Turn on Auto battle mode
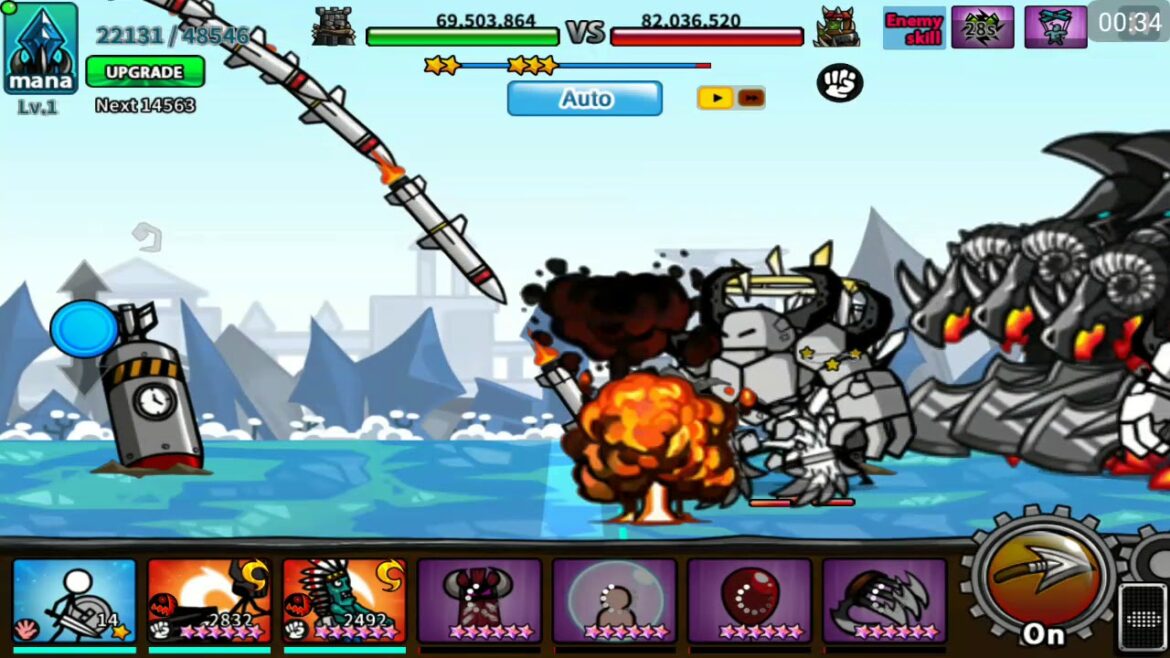The width and height of the screenshot is (1170, 658). [x=584, y=99]
